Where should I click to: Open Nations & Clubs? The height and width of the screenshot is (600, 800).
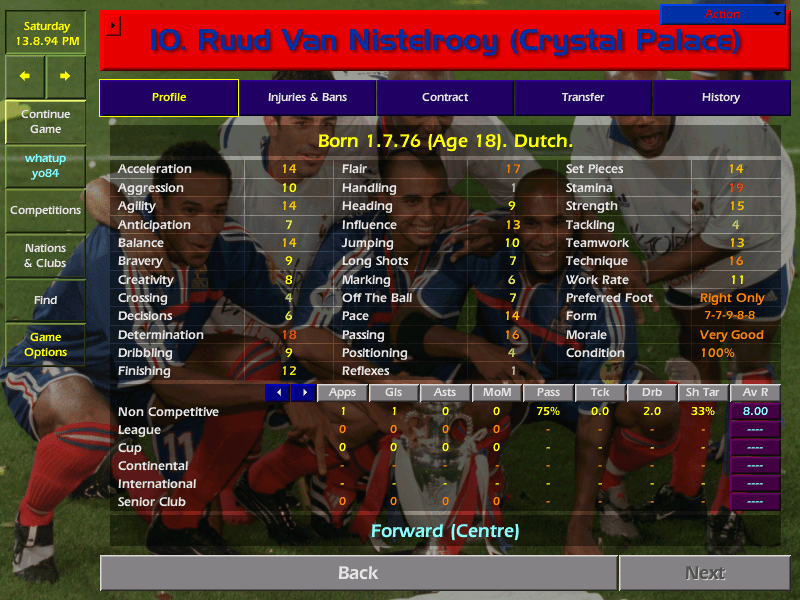tap(45, 255)
